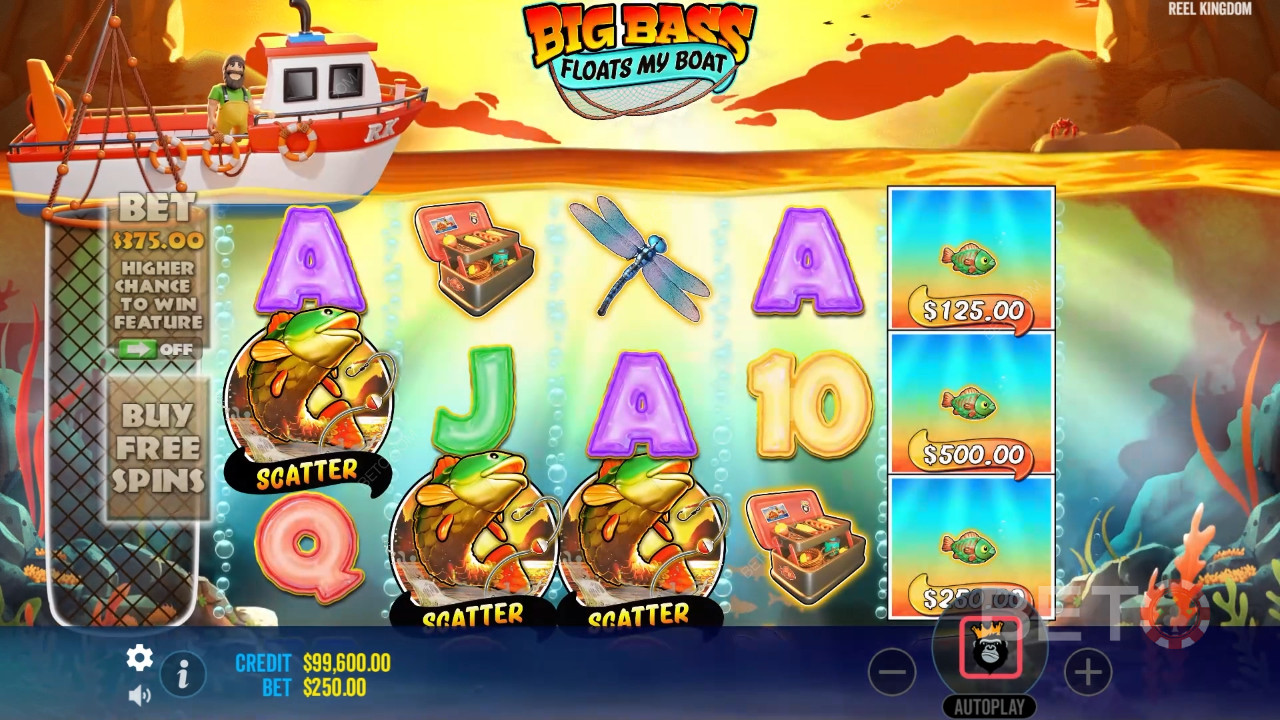Increase the bet with the plus button

point(1087,672)
